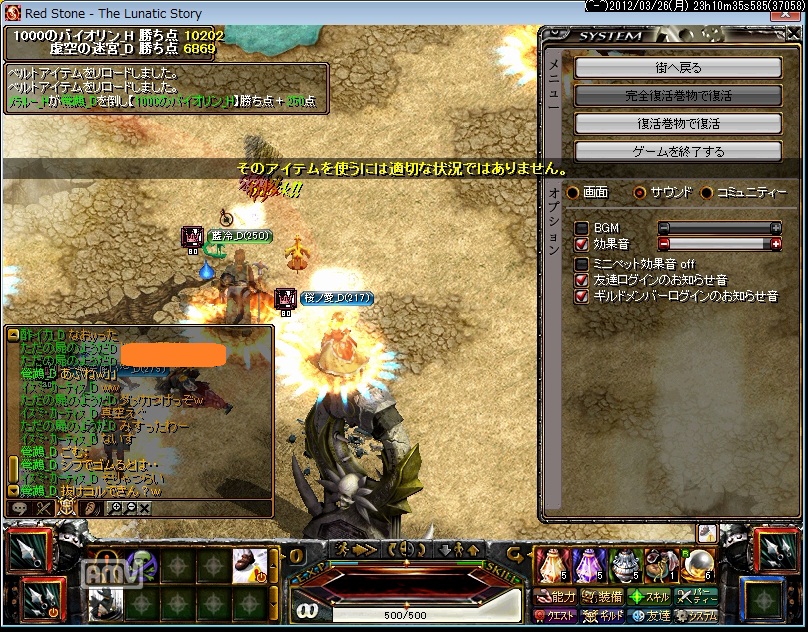Image resolution: width=808 pixels, height=632 pixels.
Task: Revive using 完全復活巻物で復活 button
Action: 677,96
